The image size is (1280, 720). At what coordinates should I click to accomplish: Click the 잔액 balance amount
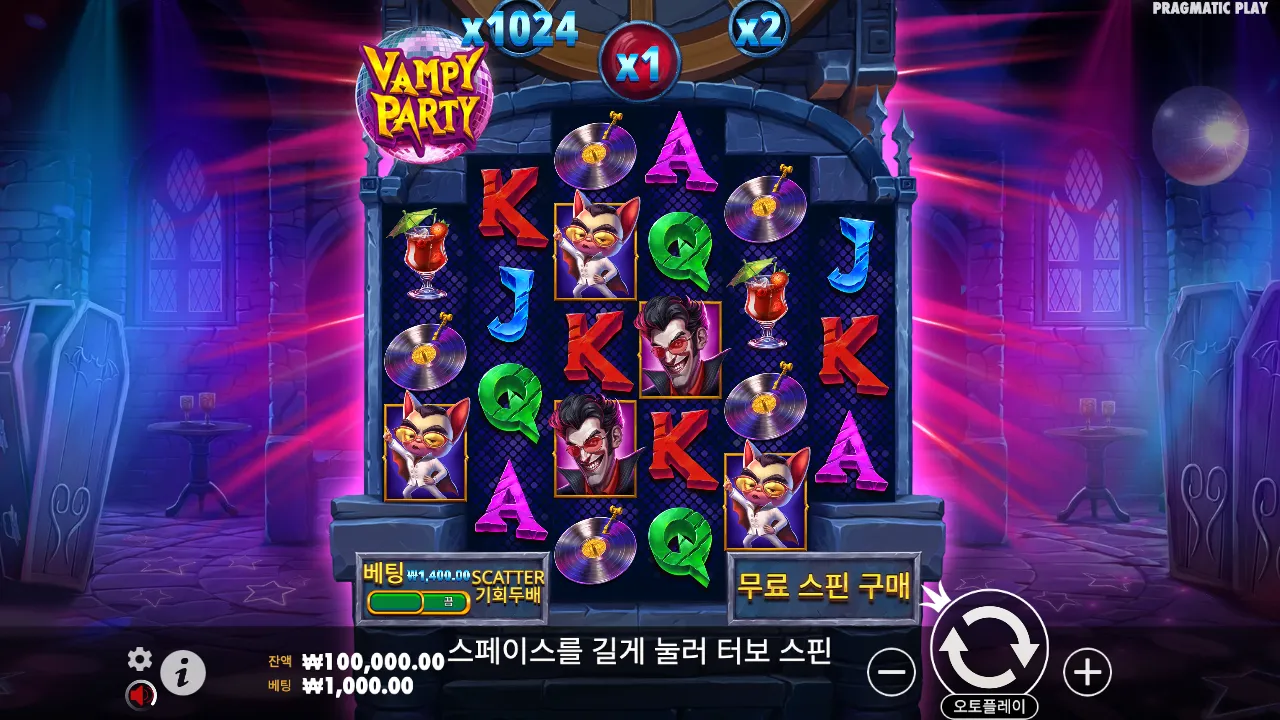(358, 662)
